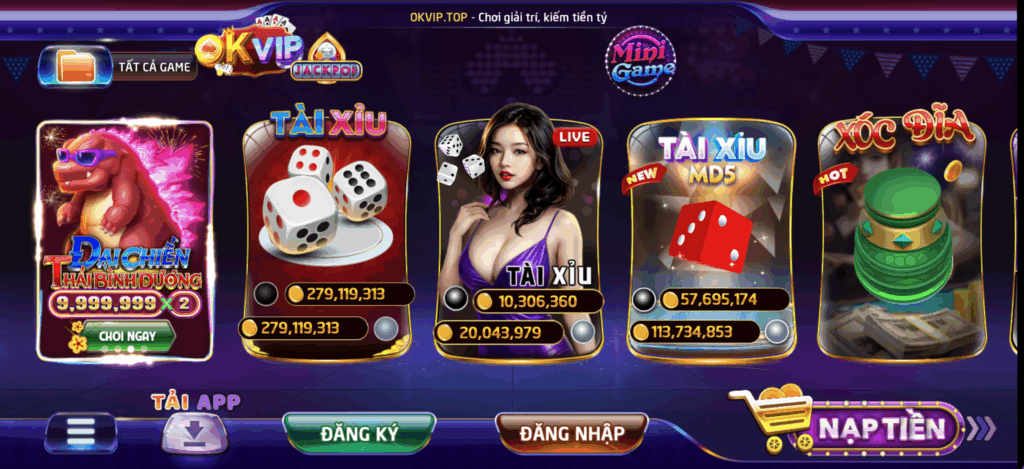Show more with the right arrows

point(983,428)
